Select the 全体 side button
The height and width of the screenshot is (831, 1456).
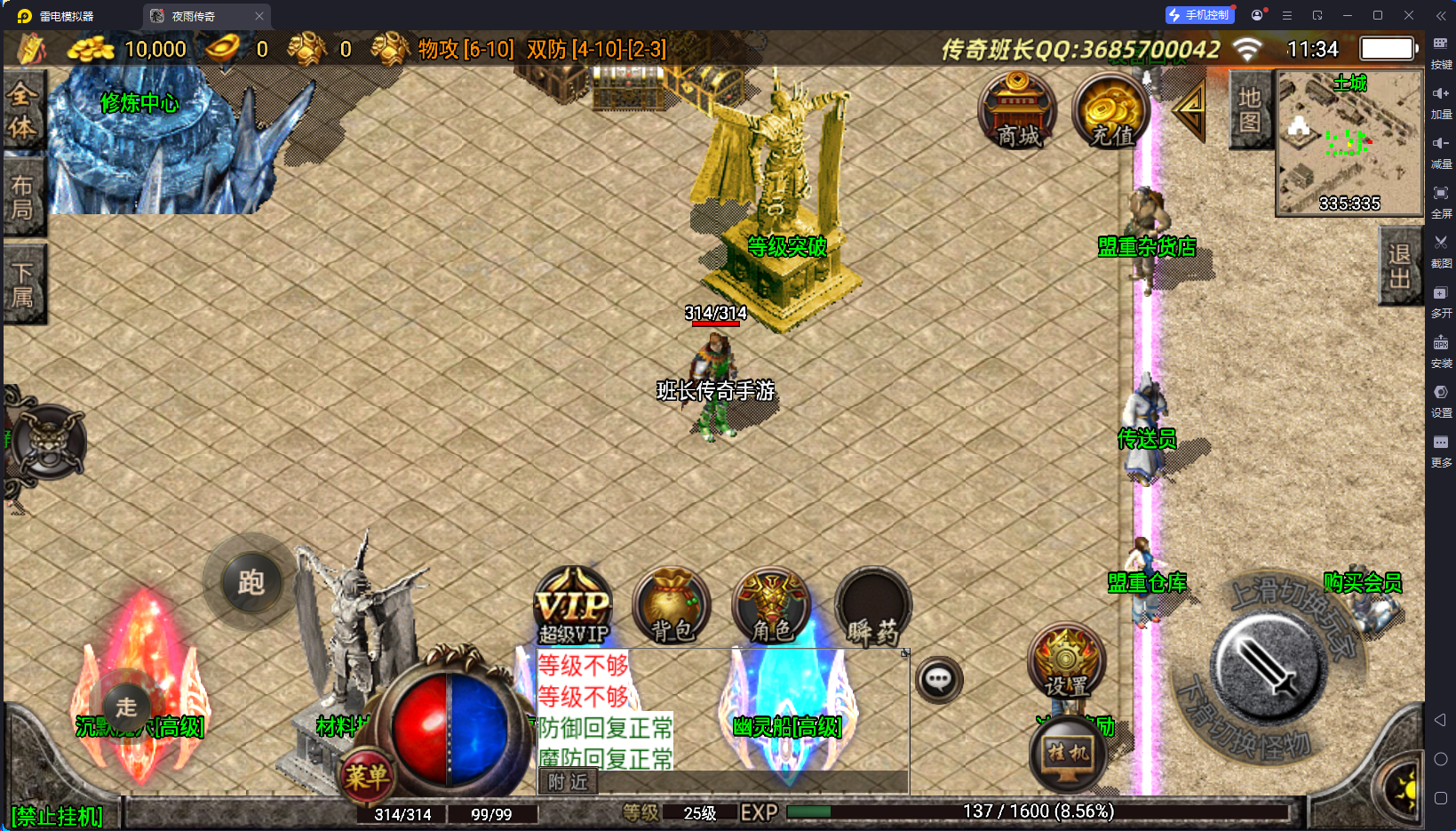(22, 111)
